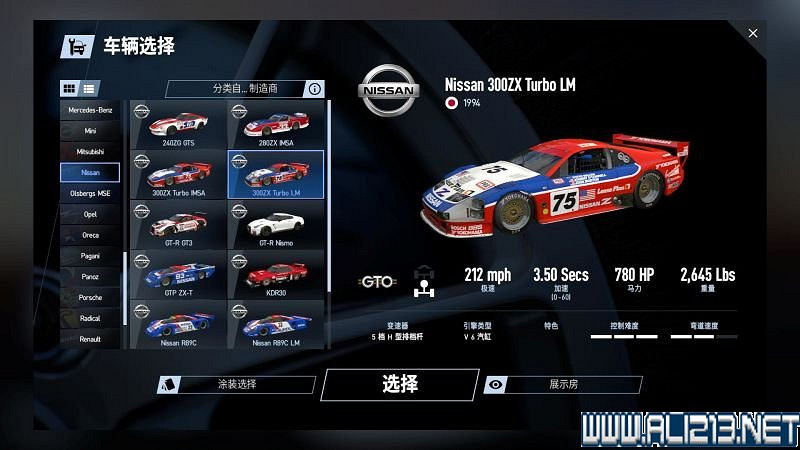This screenshot has width=800, height=450.
Task: Switch to list view layout
Action: click(x=90, y=89)
